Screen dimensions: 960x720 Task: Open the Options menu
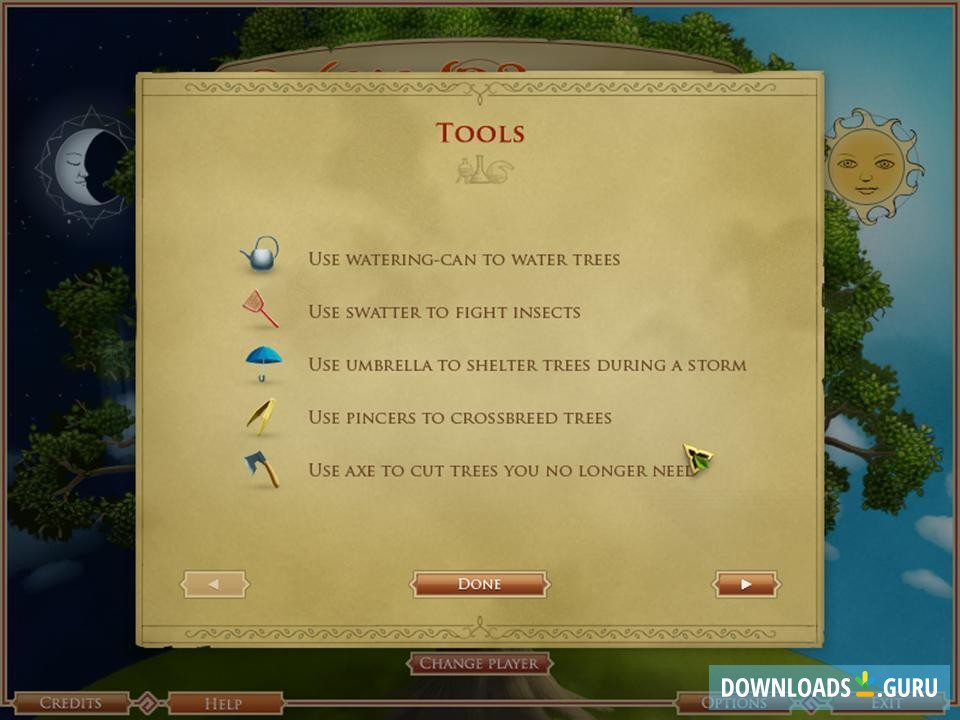tap(733, 704)
